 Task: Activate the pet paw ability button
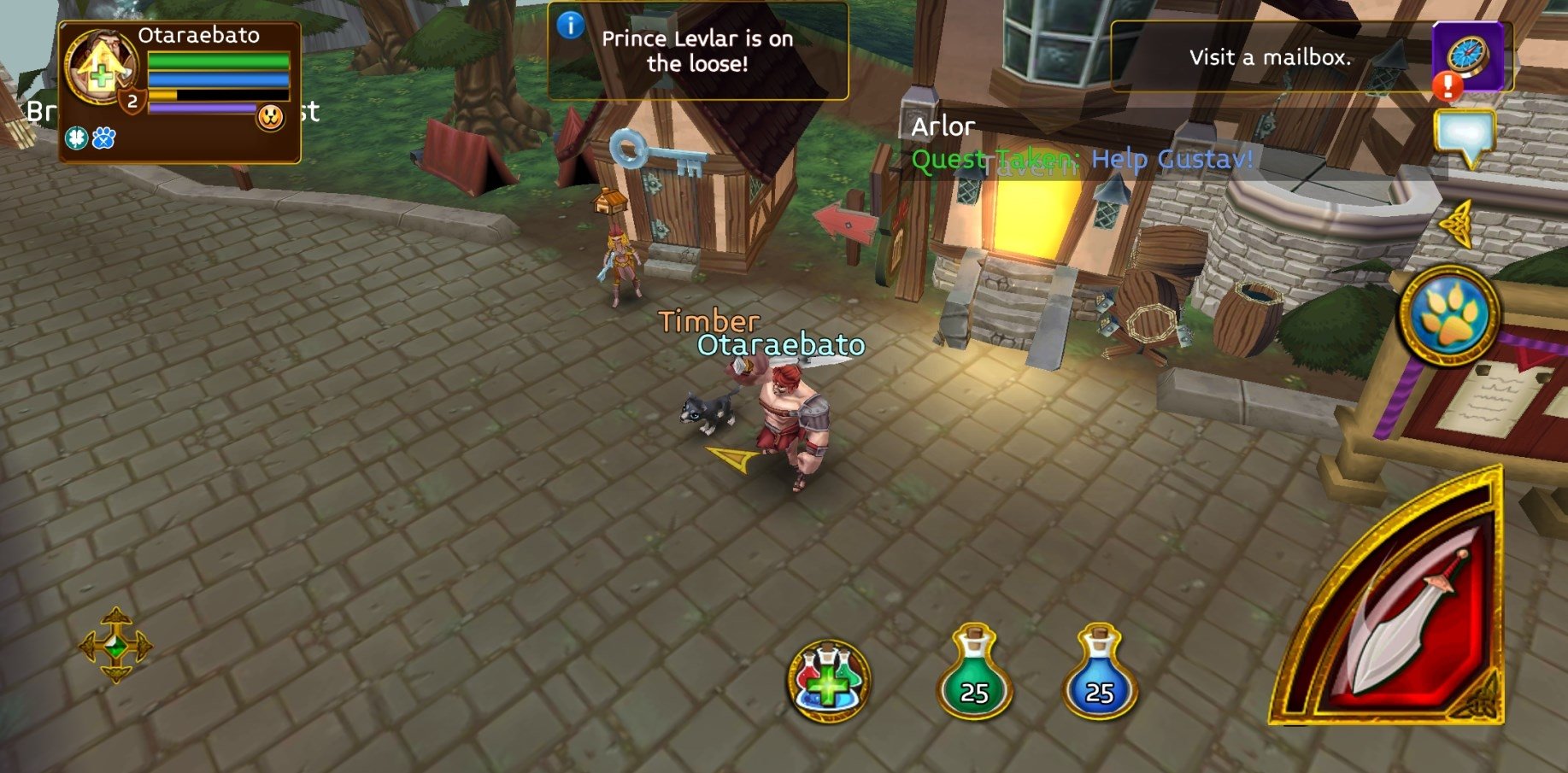pyautogui.click(x=1449, y=315)
